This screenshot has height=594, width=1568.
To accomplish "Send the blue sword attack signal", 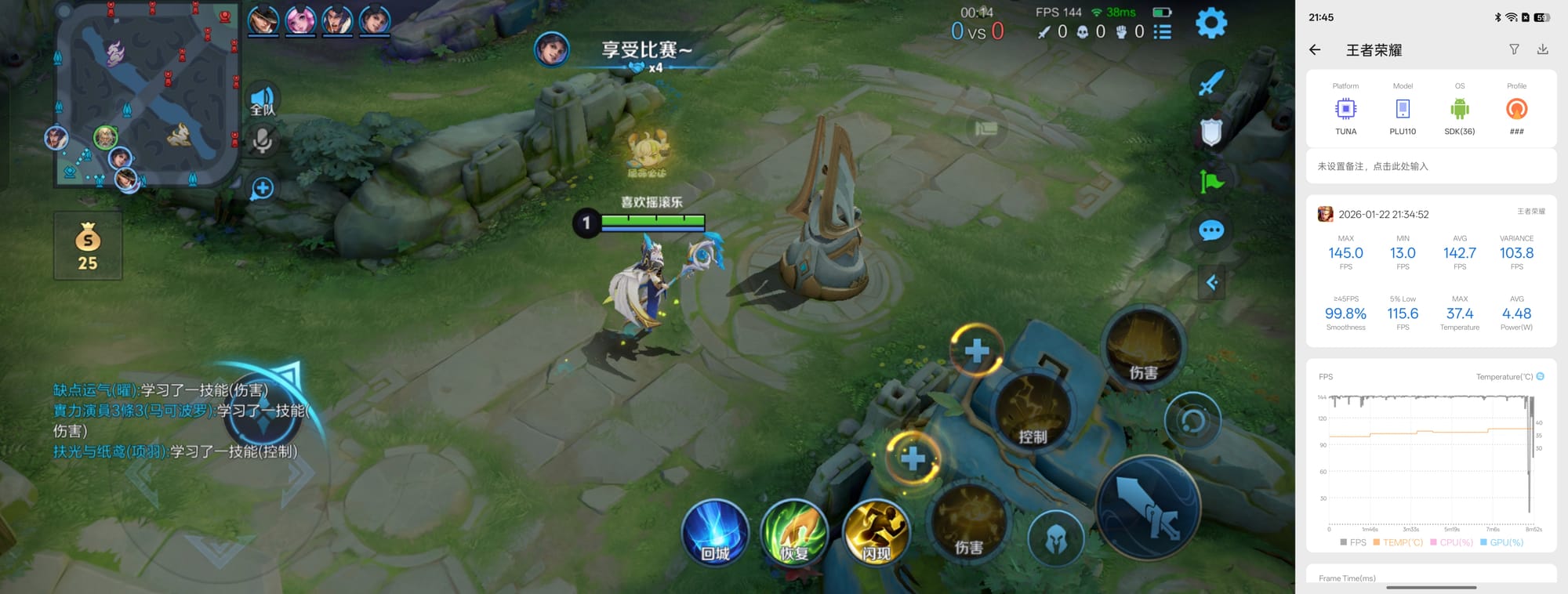I will point(1211,82).
